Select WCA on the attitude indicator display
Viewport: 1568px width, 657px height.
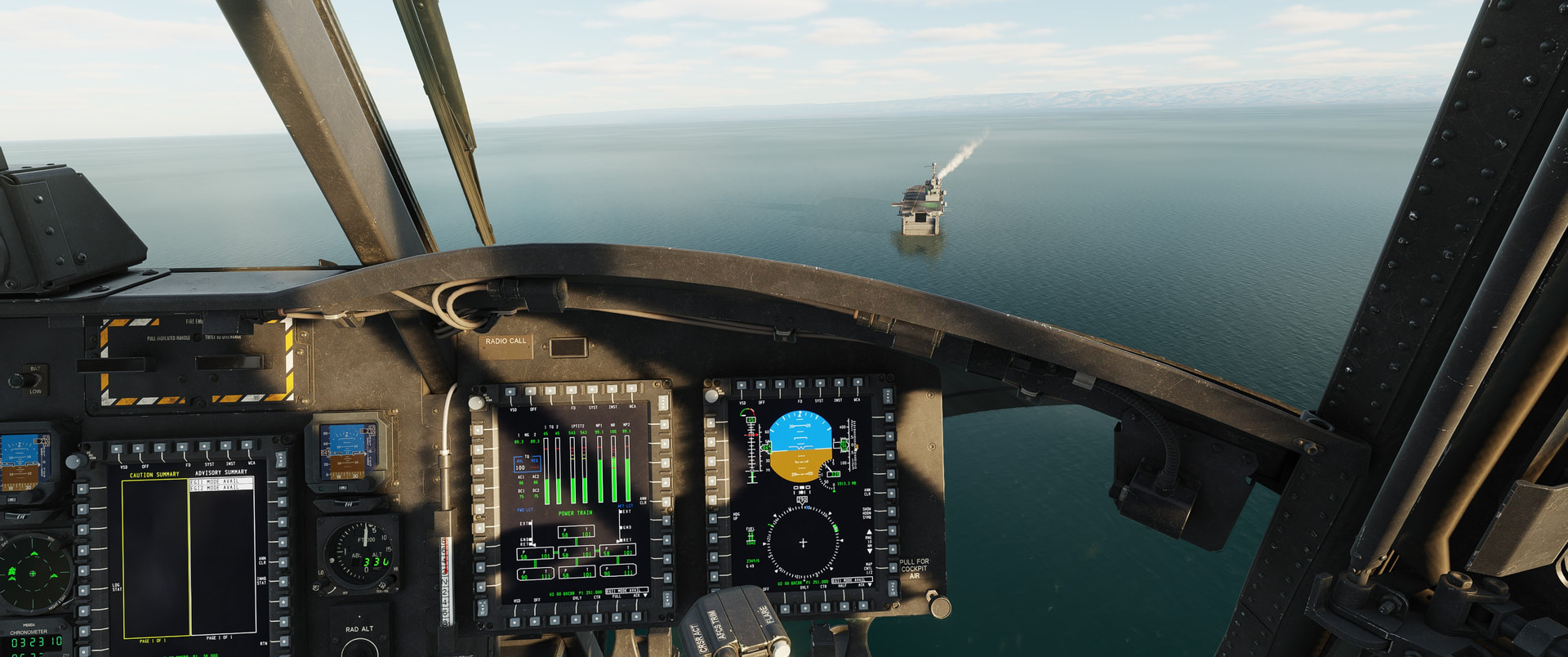(857, 383)
